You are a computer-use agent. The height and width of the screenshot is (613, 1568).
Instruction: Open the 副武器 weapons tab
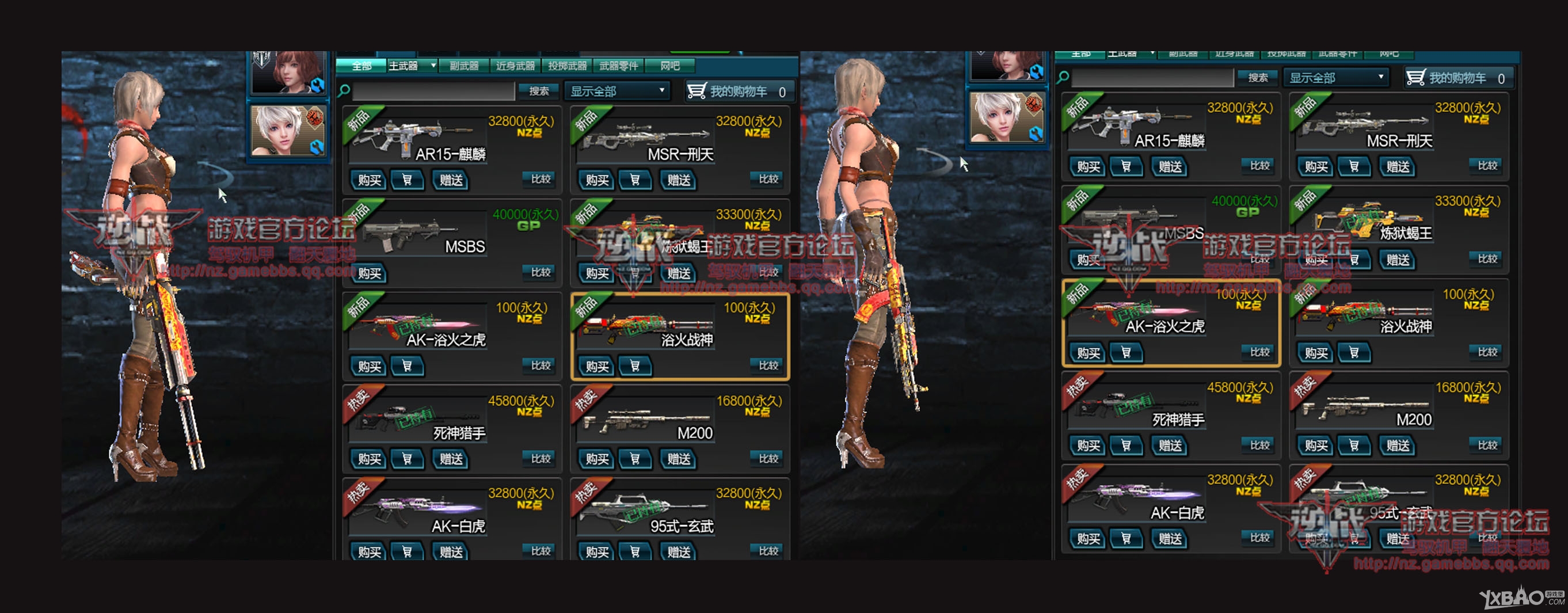point(464,66)
